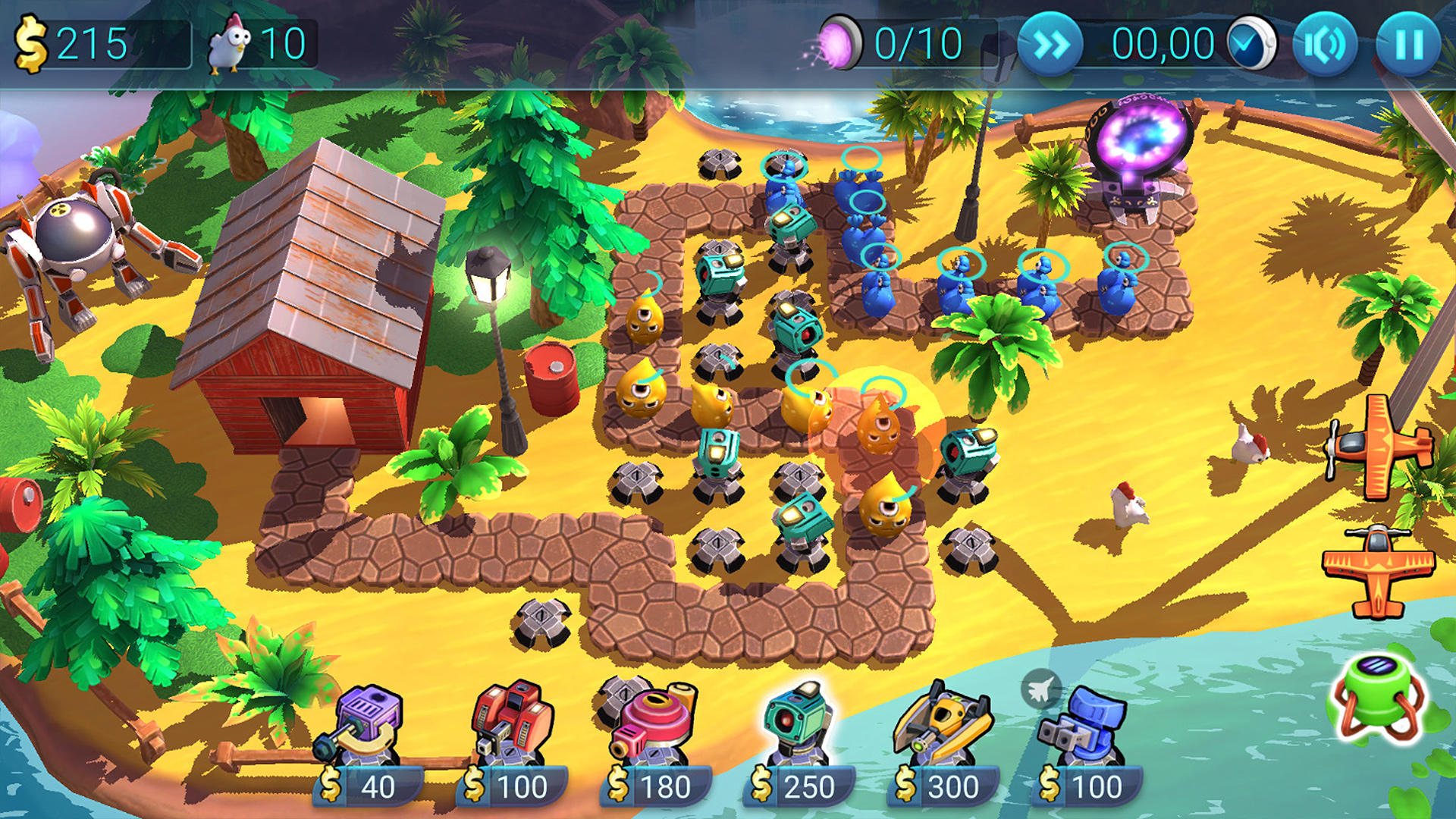Open the money counter panel

pyautogui.click(x=99, y=42)
